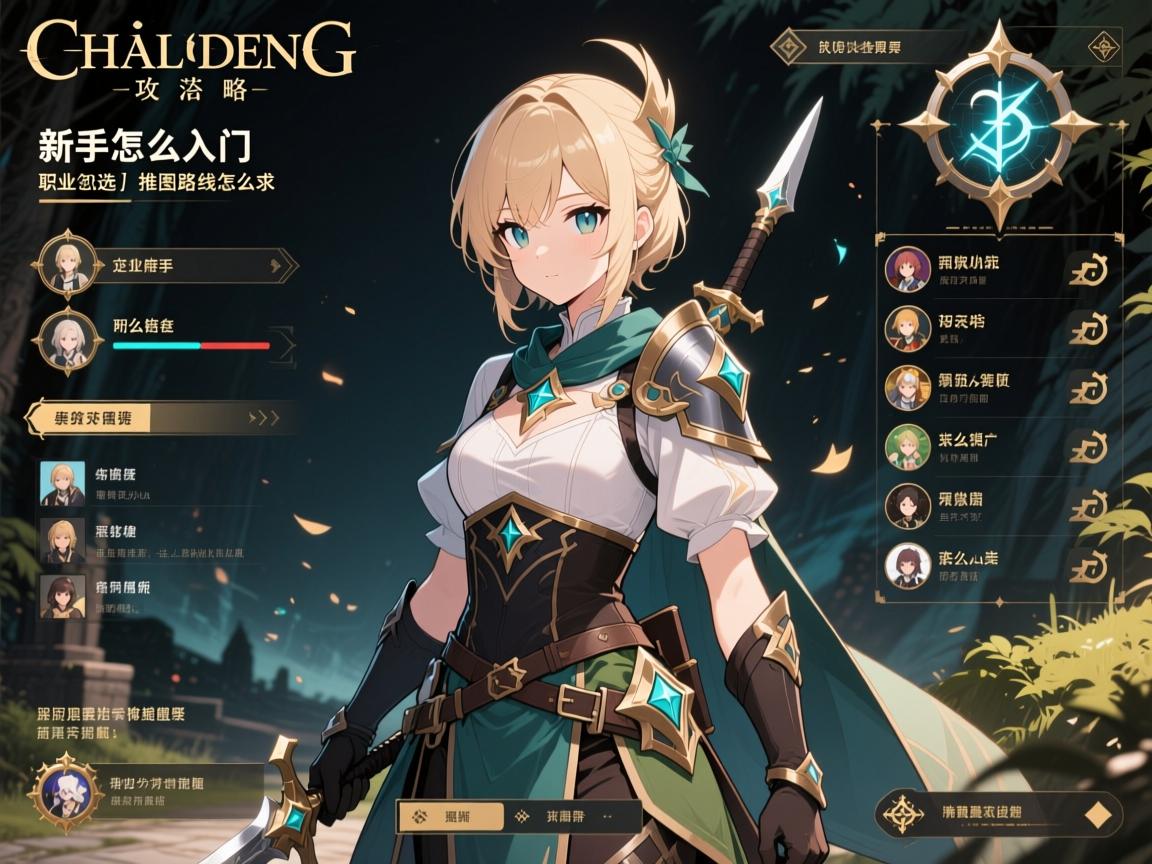Click the spiral icon beside the red-haired character
This screenshot has height=864, width=1152.
(x=1088, y=270)
